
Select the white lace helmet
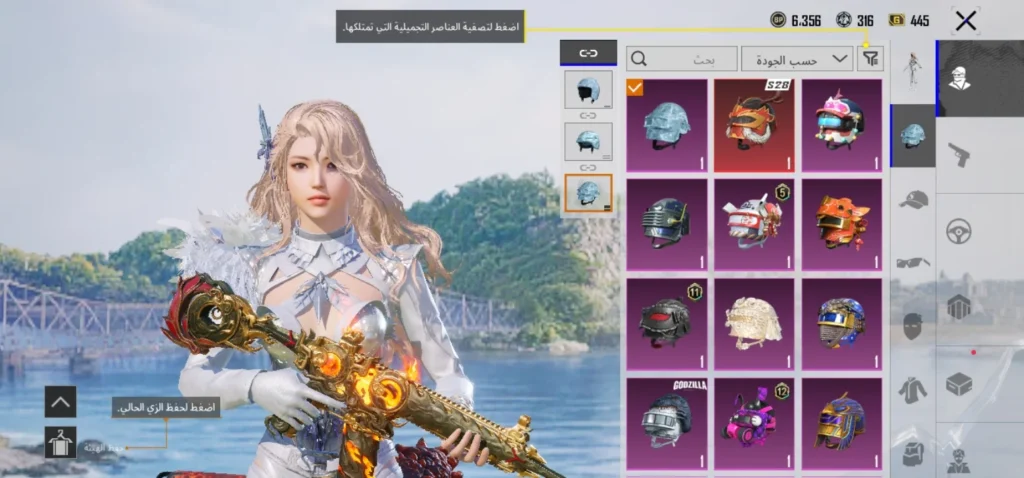point(754,324)
